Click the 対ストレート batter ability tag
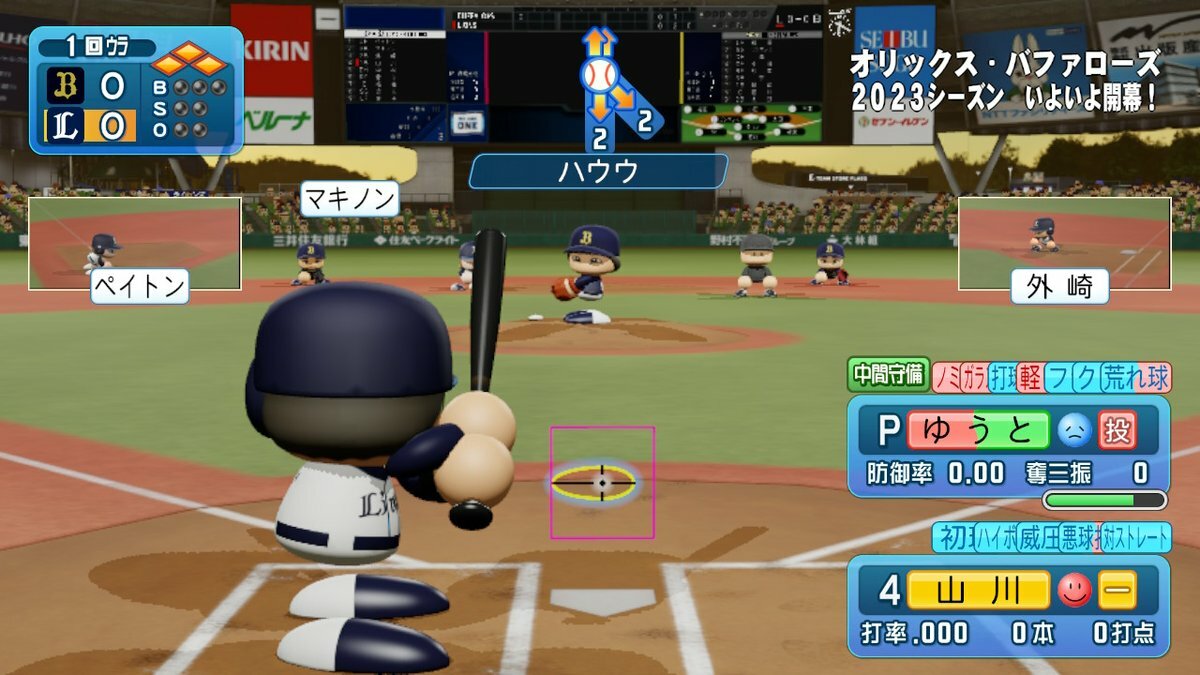 tap(1136, 538)
